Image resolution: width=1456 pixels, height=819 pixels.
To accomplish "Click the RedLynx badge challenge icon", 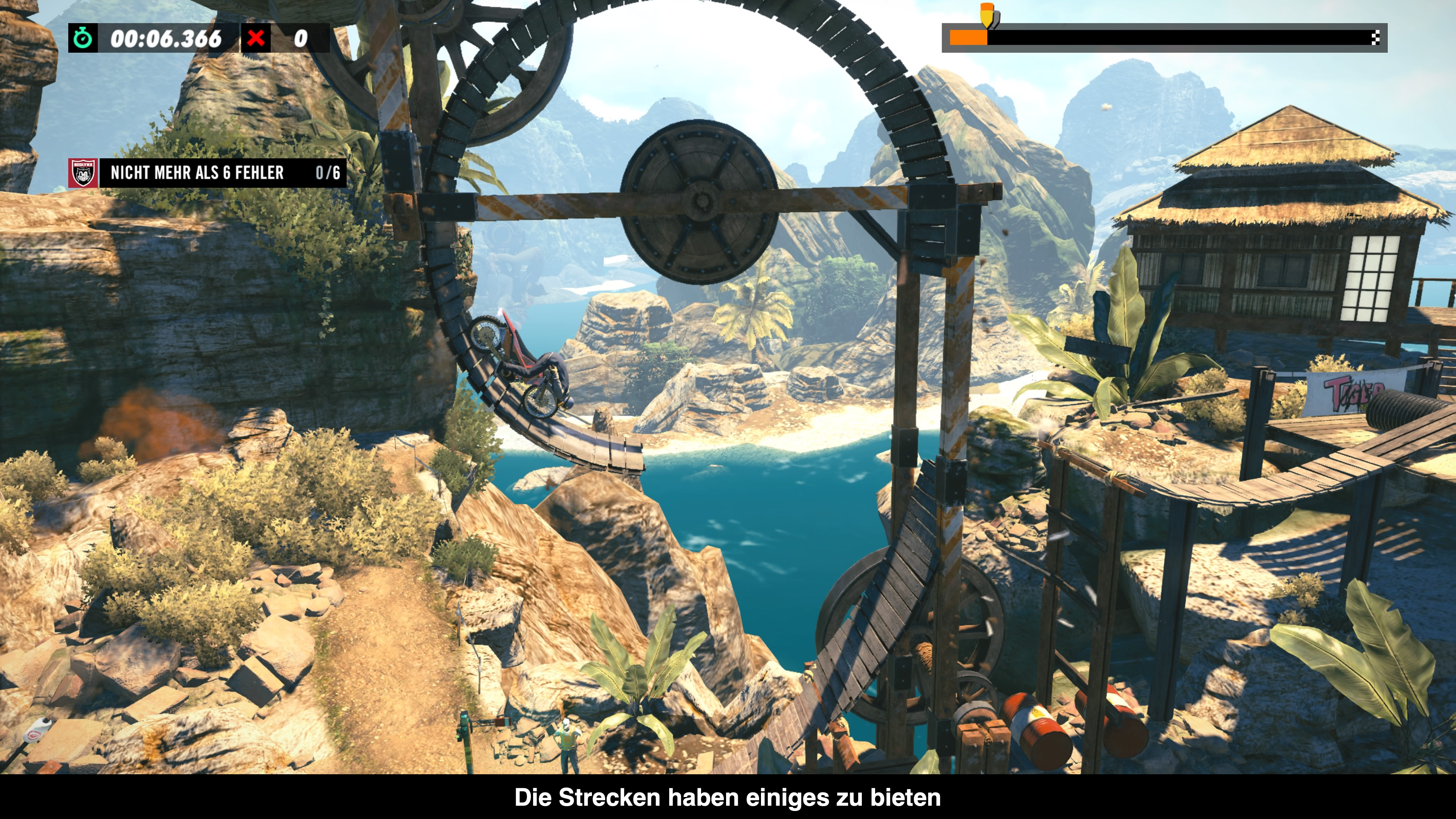I will coord(83,173).
